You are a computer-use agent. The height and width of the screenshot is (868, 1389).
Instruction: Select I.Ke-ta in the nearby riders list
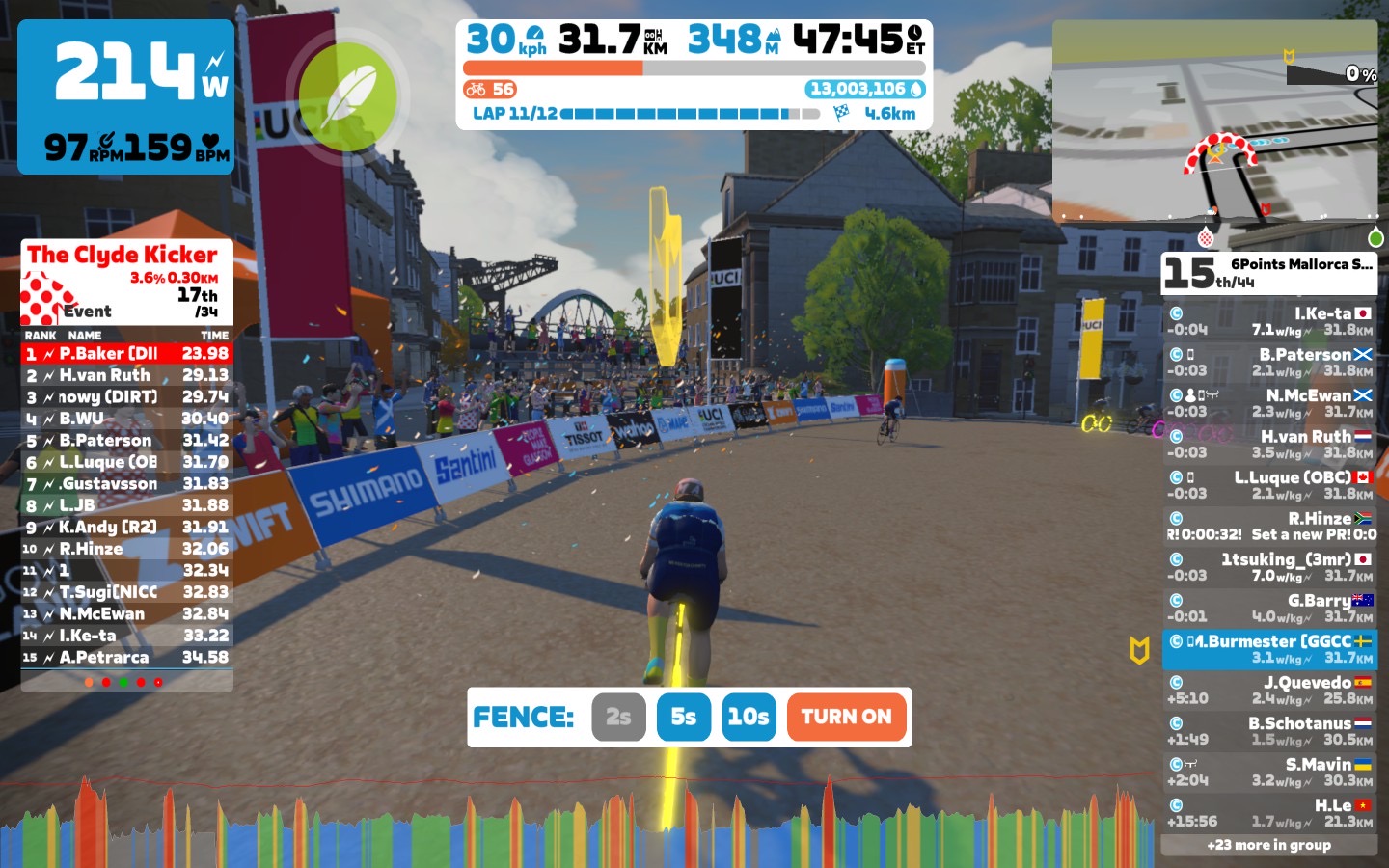point(1269,321)
